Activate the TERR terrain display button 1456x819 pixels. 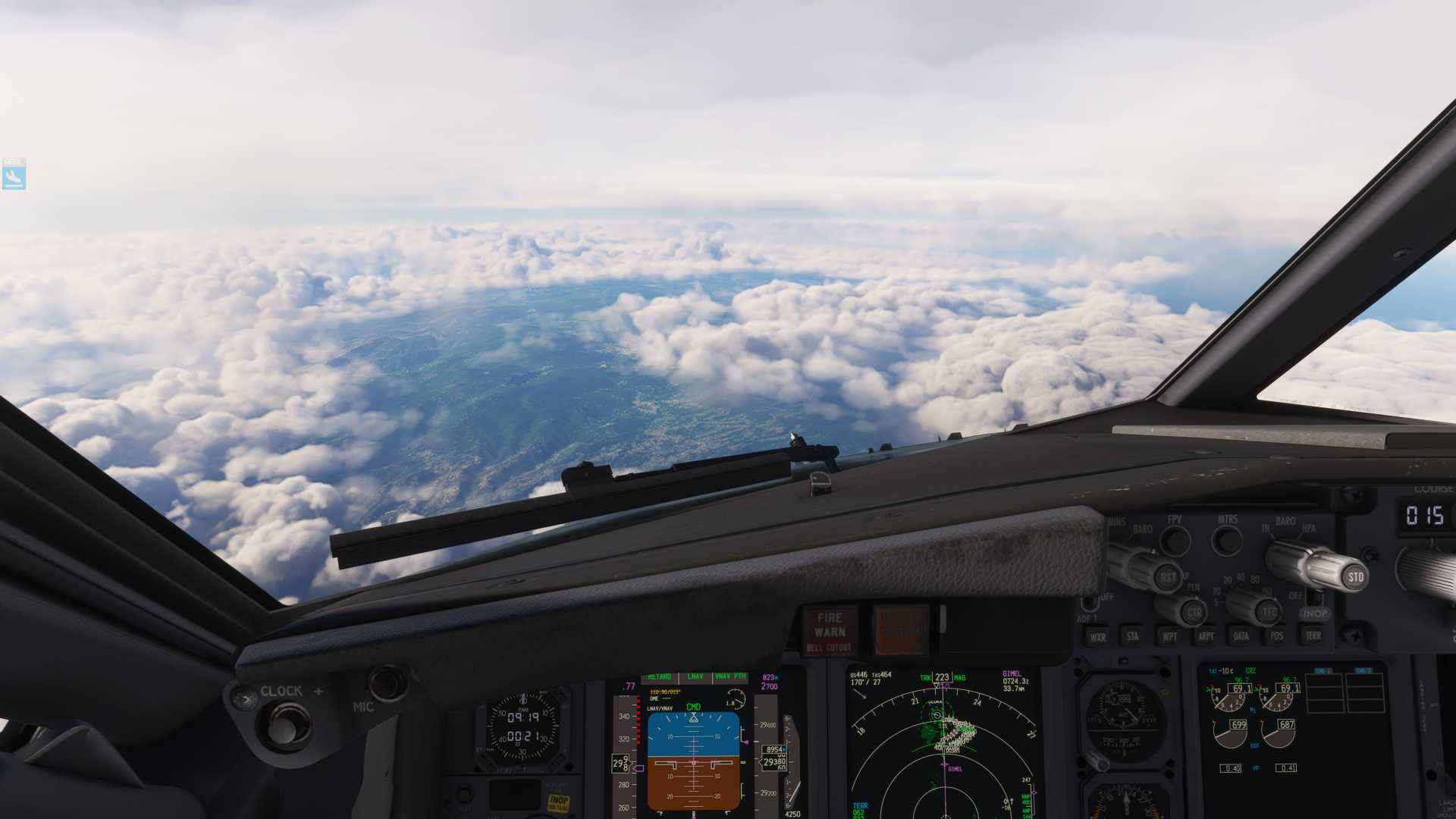pyautogui.click(x=1313, y=635)
